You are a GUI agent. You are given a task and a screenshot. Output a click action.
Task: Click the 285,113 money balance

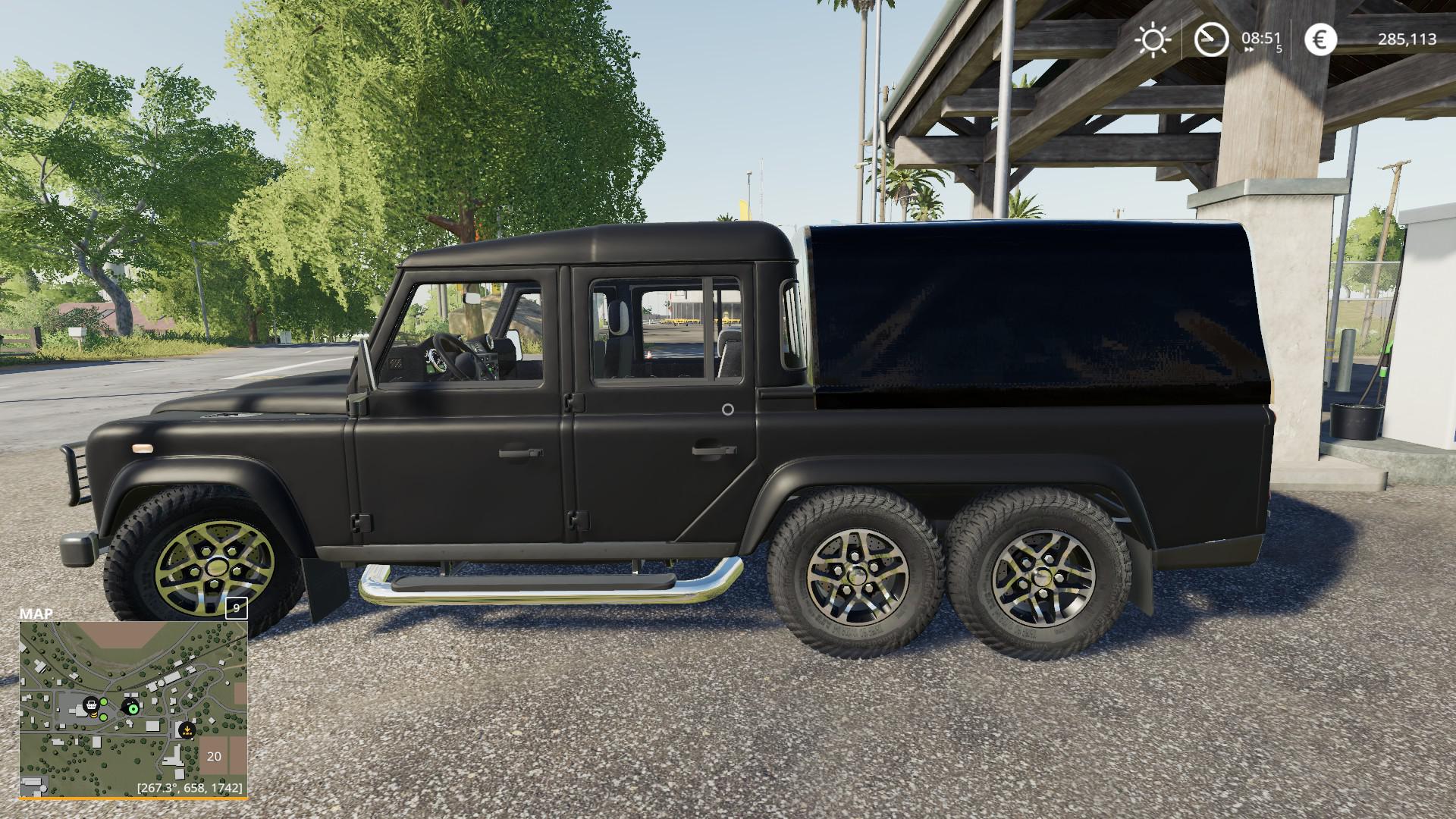pos(1407,39)
